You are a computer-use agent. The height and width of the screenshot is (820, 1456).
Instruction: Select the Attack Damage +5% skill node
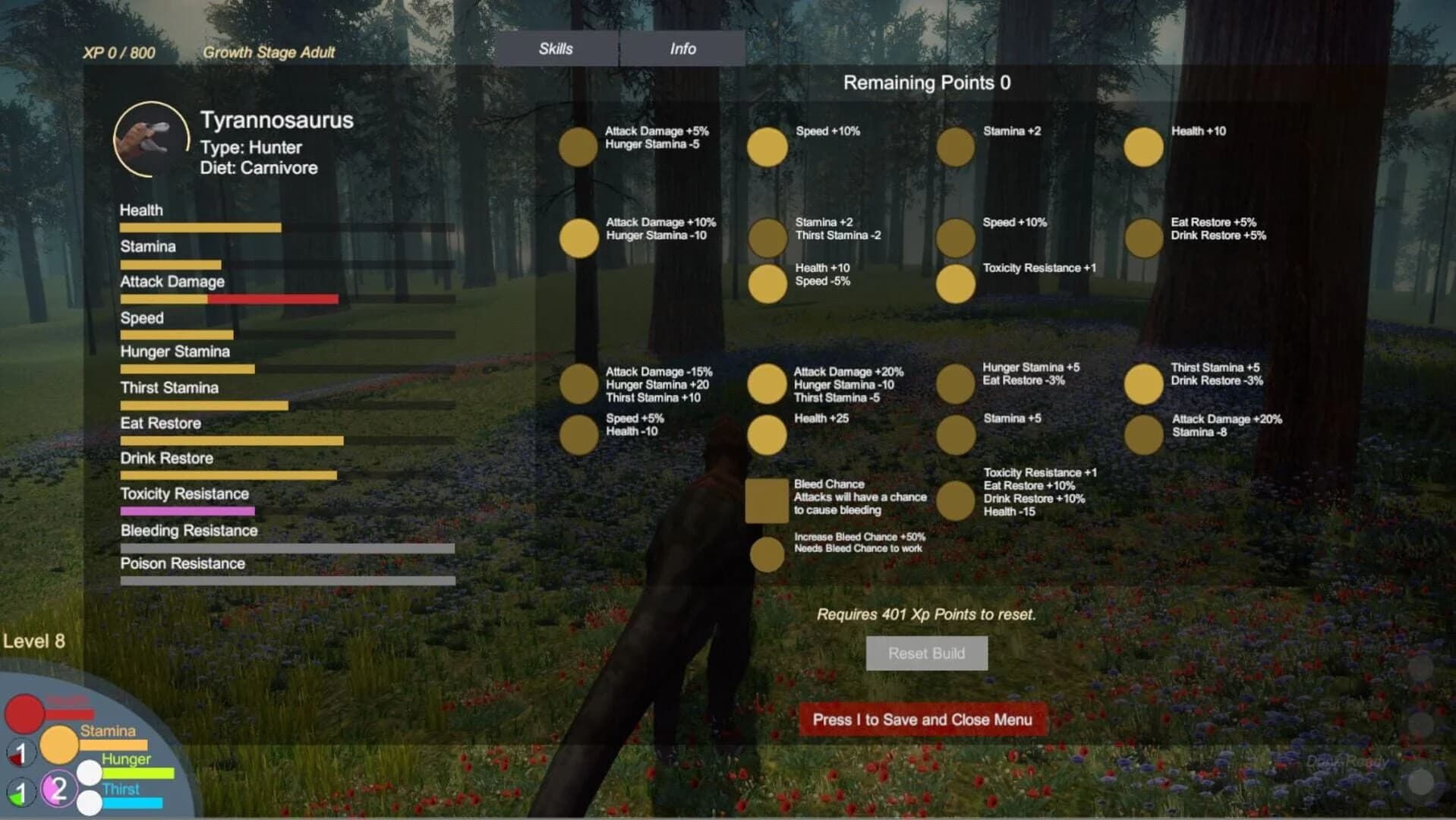[578, 147]
